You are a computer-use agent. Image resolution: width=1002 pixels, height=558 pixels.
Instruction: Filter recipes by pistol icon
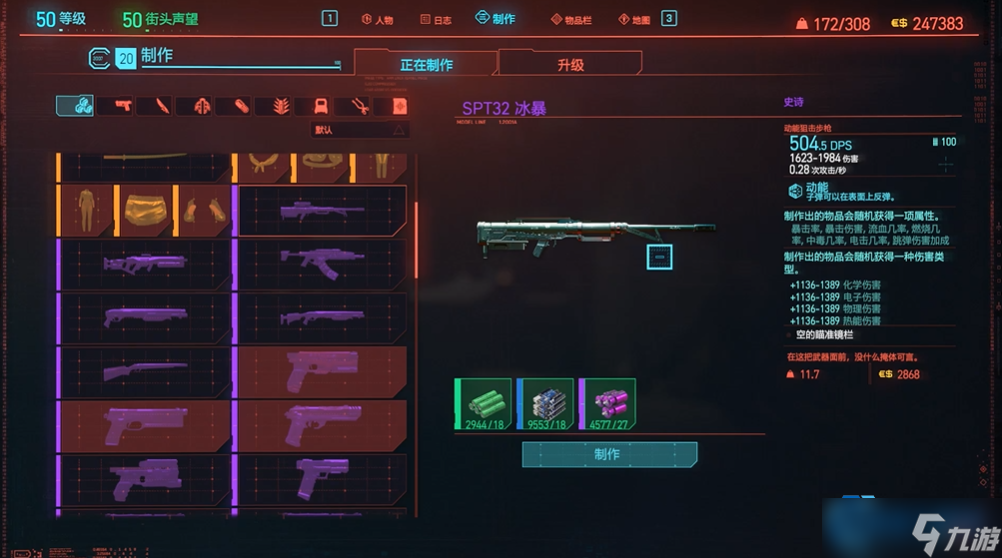pyautogui.click(x=124, y=105)
